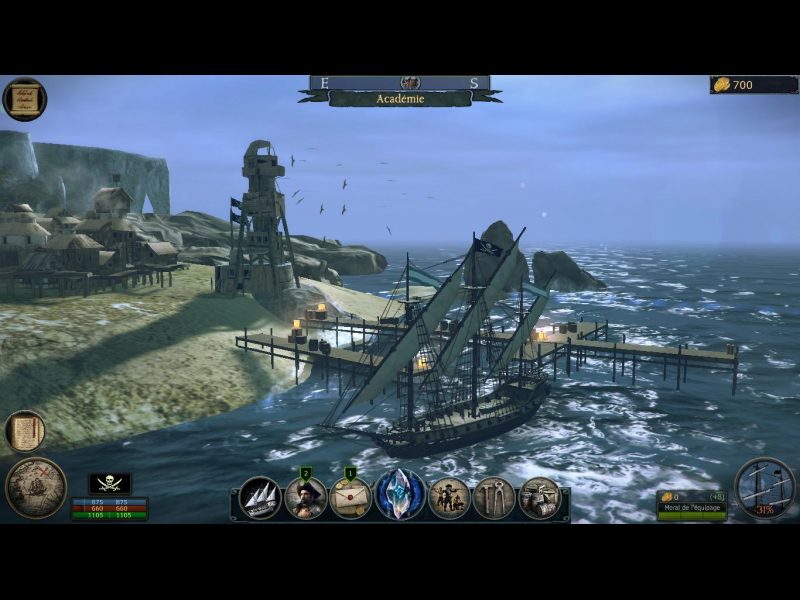Image resolution: width=800 pixels, height=600 pixels.
Task: Open the hammer and pliers repair icon
Action: tap(494, 497)
